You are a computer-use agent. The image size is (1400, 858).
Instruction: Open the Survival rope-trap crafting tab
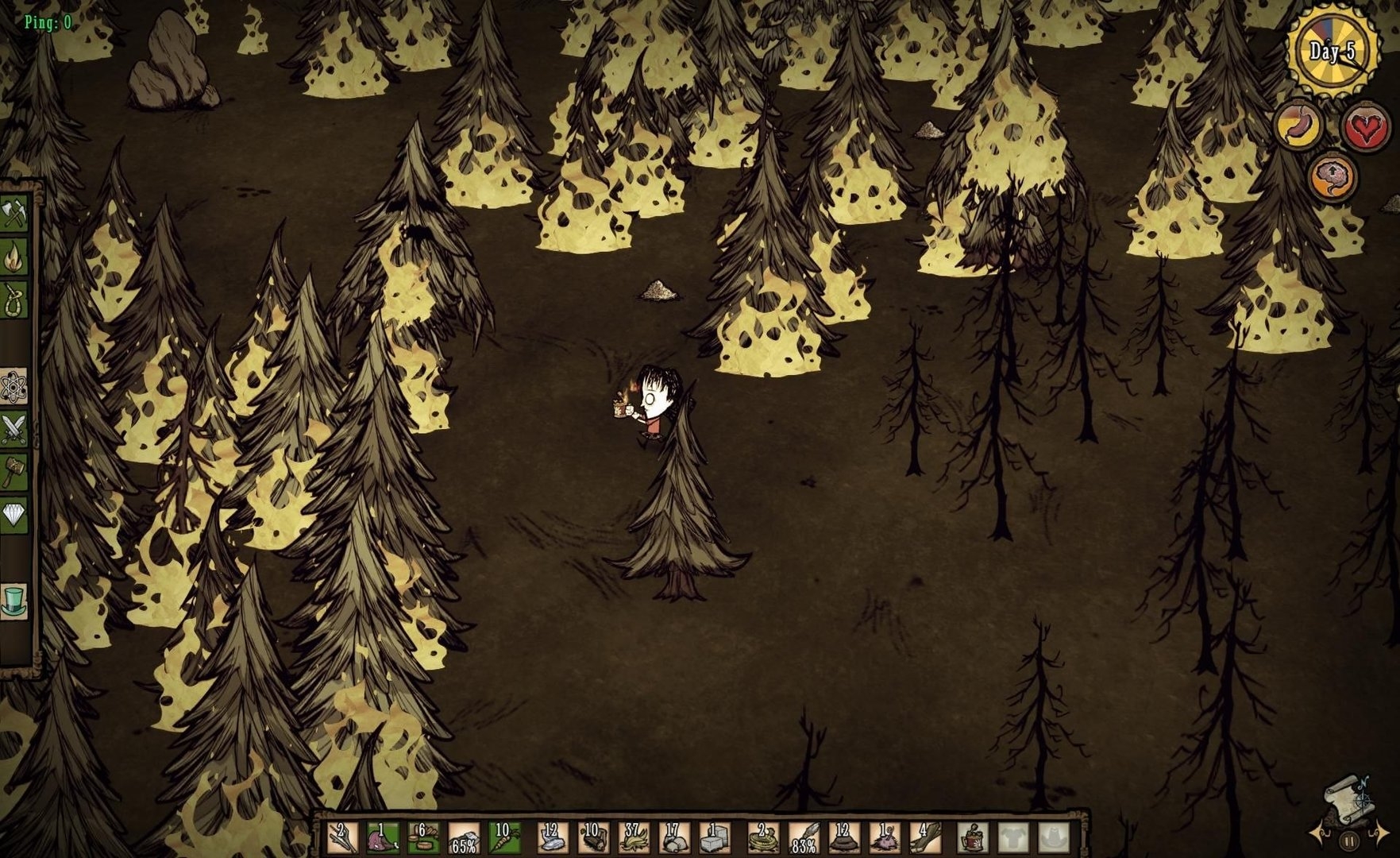pyautogui.click(x=15, y=300)
